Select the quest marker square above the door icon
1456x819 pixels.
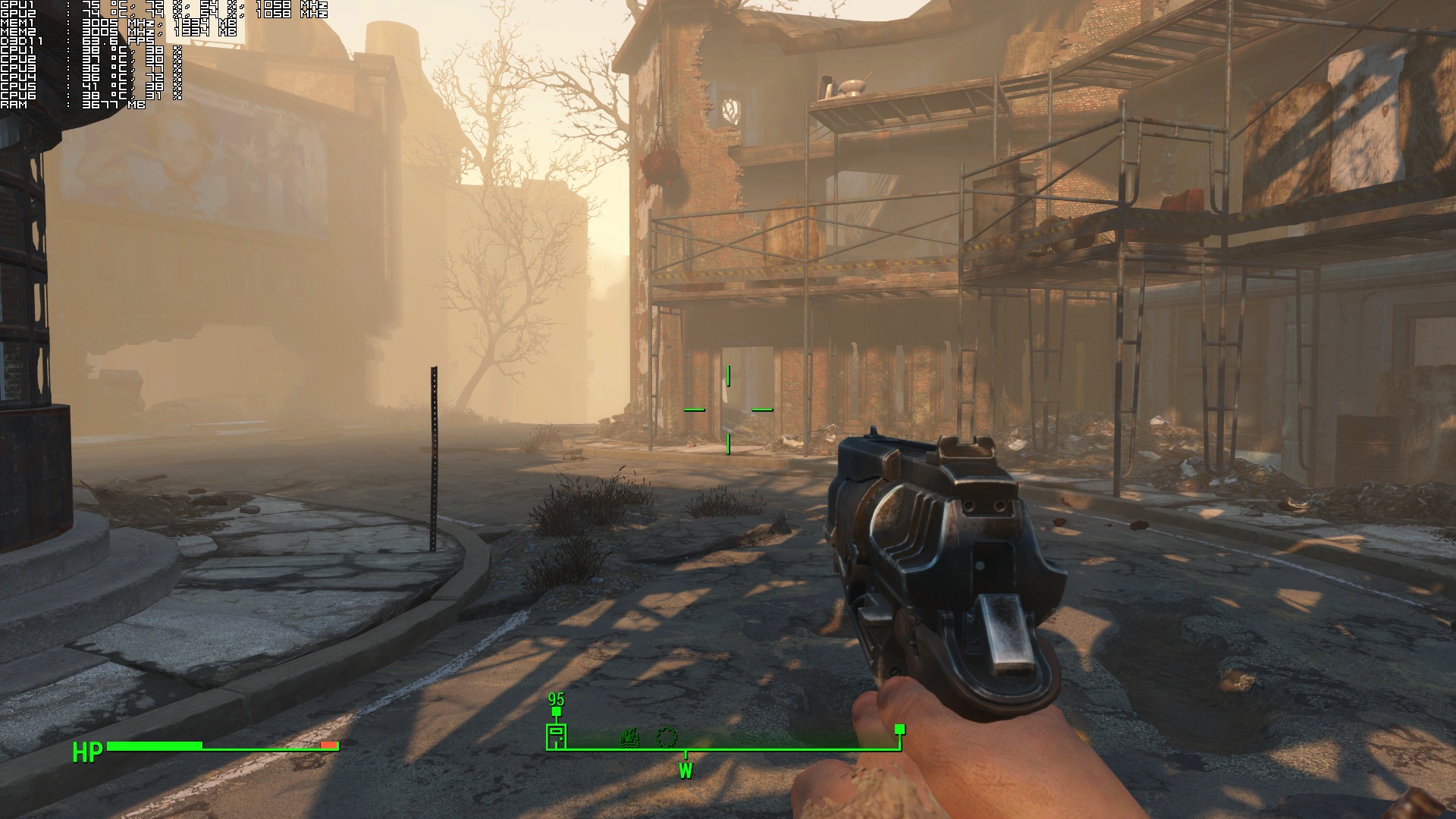pyautogui.click(x=557, y=712)
